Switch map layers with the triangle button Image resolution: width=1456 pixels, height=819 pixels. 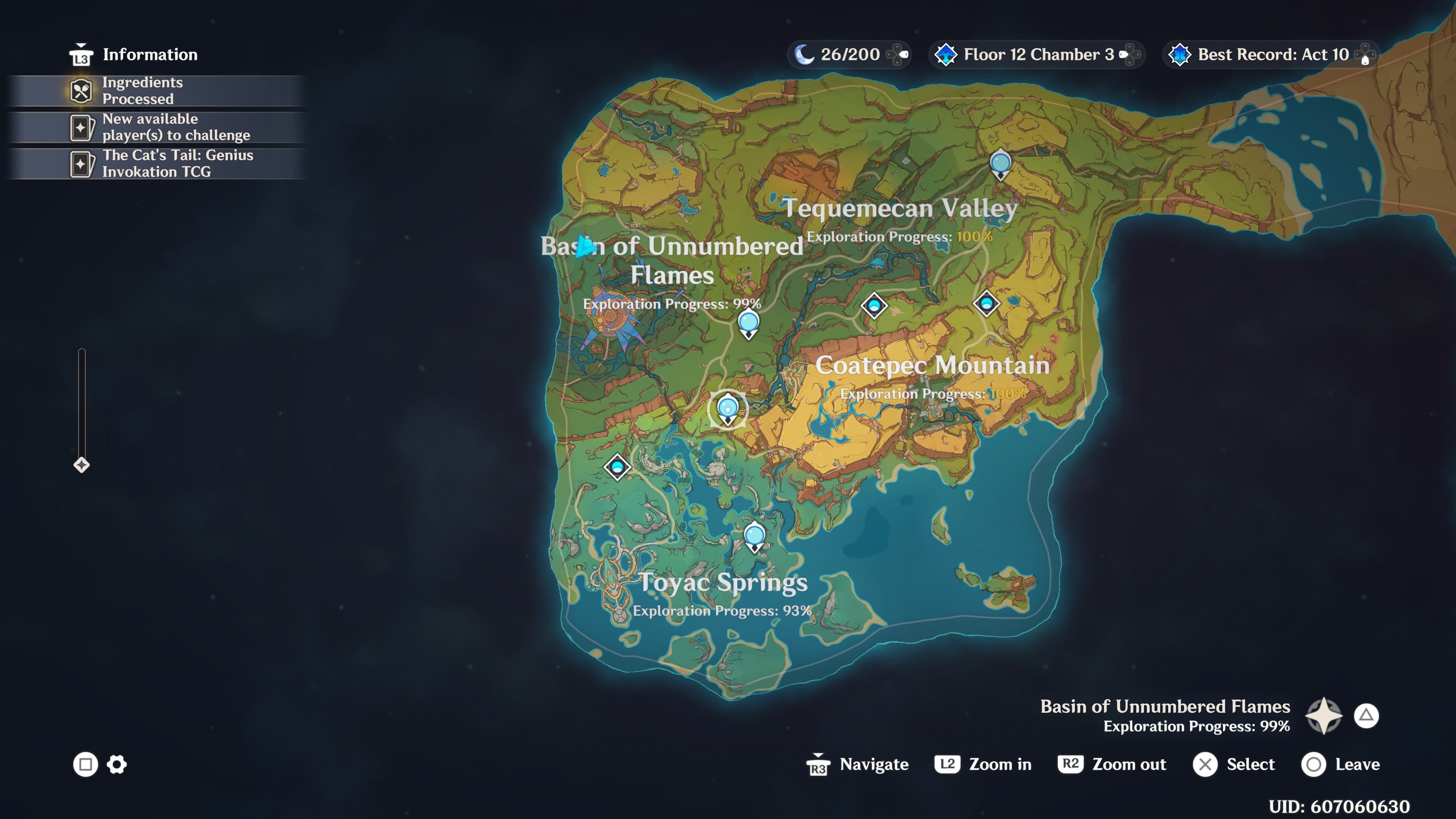[1367, 715]
